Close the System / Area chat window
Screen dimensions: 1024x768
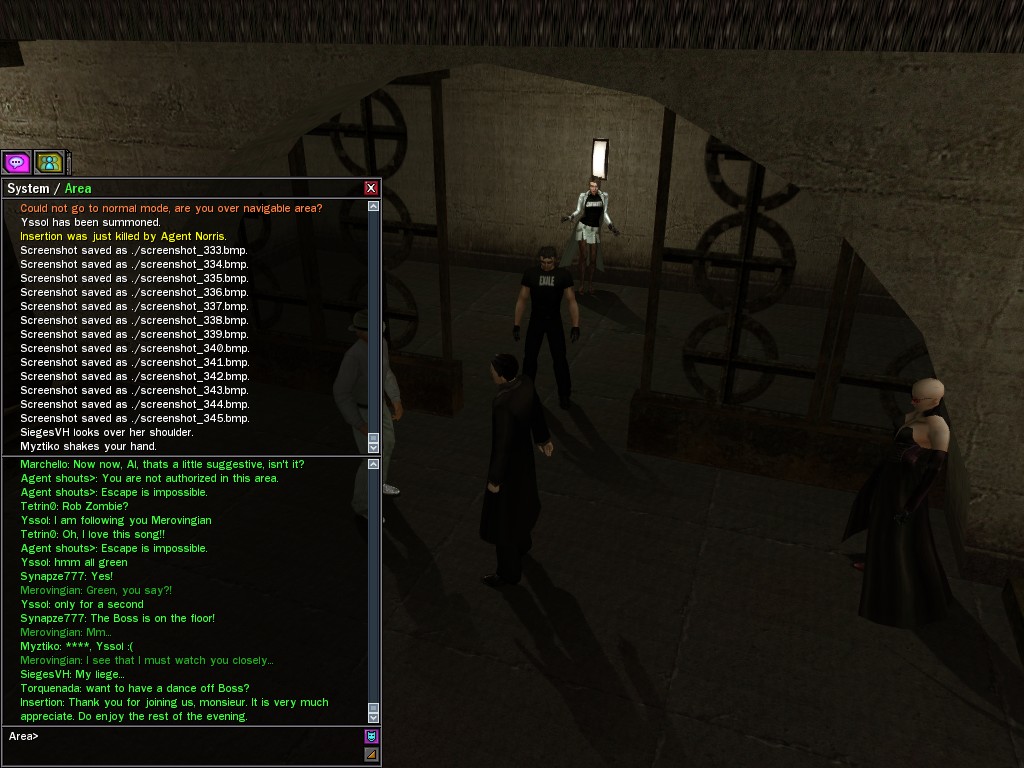coord(371,188)
